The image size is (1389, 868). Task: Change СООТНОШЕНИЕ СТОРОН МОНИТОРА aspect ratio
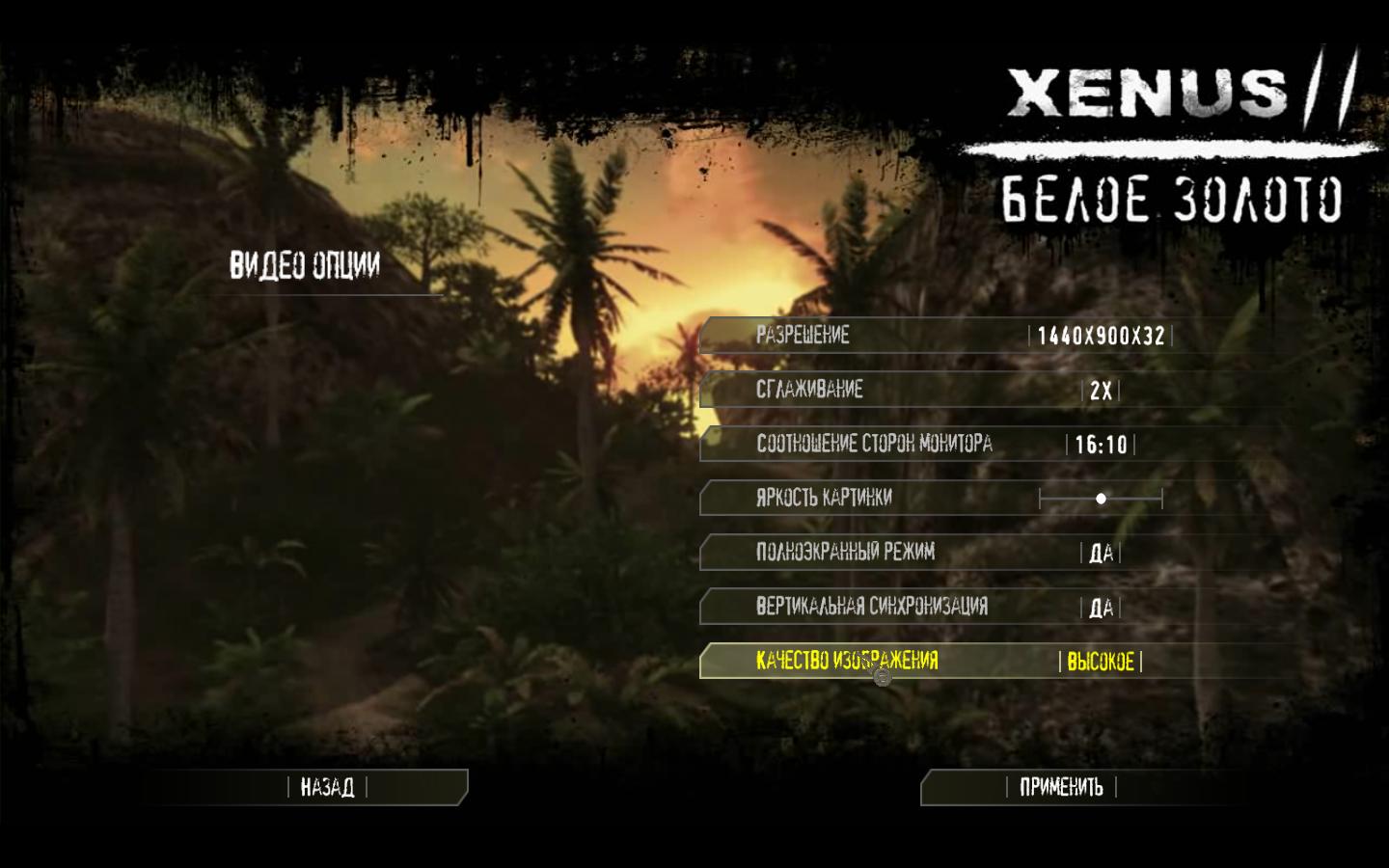[x=1101, y=445]
